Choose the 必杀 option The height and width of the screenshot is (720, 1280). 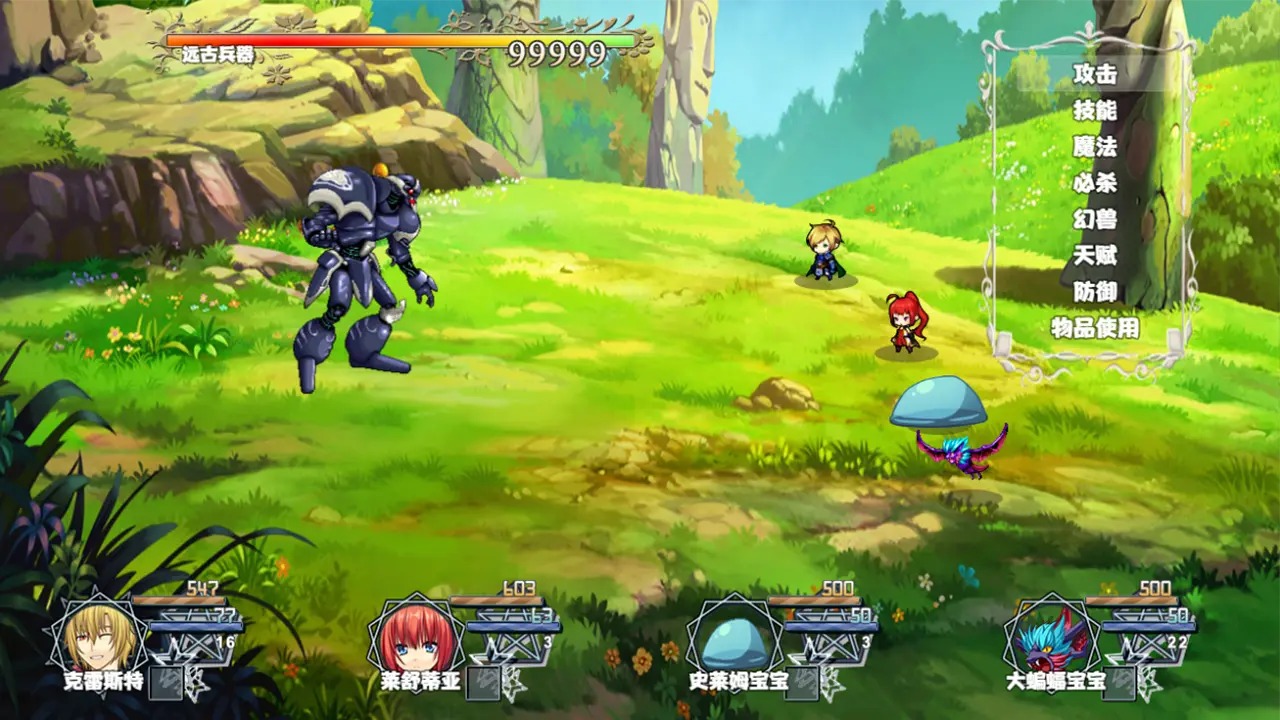pos(1094,183)
